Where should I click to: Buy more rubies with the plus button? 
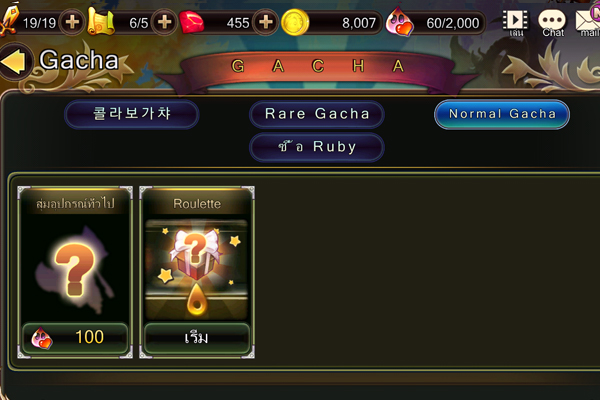[x=265, y=21]
